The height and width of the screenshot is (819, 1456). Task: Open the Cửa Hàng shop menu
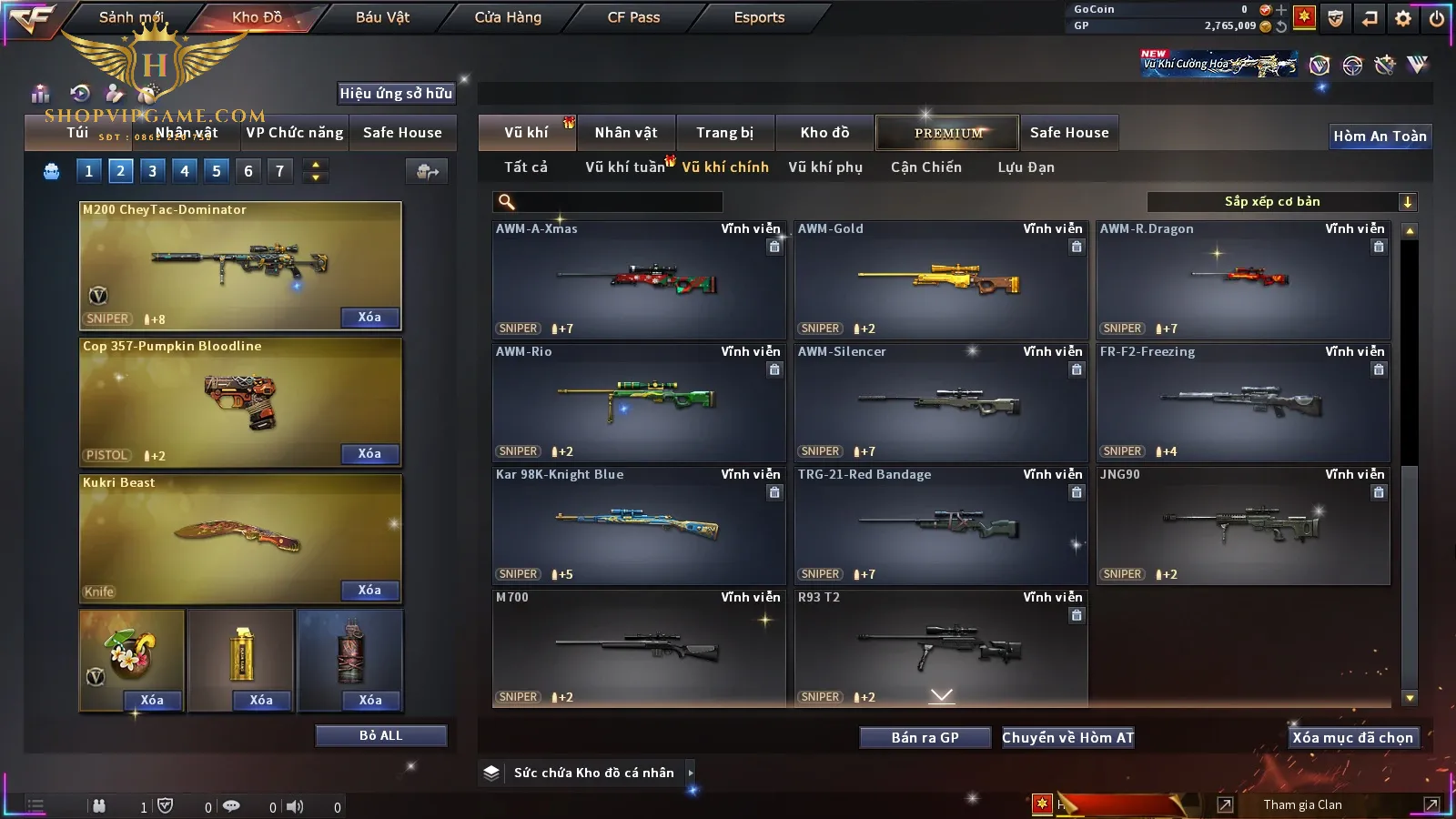(x=508, y=17)
